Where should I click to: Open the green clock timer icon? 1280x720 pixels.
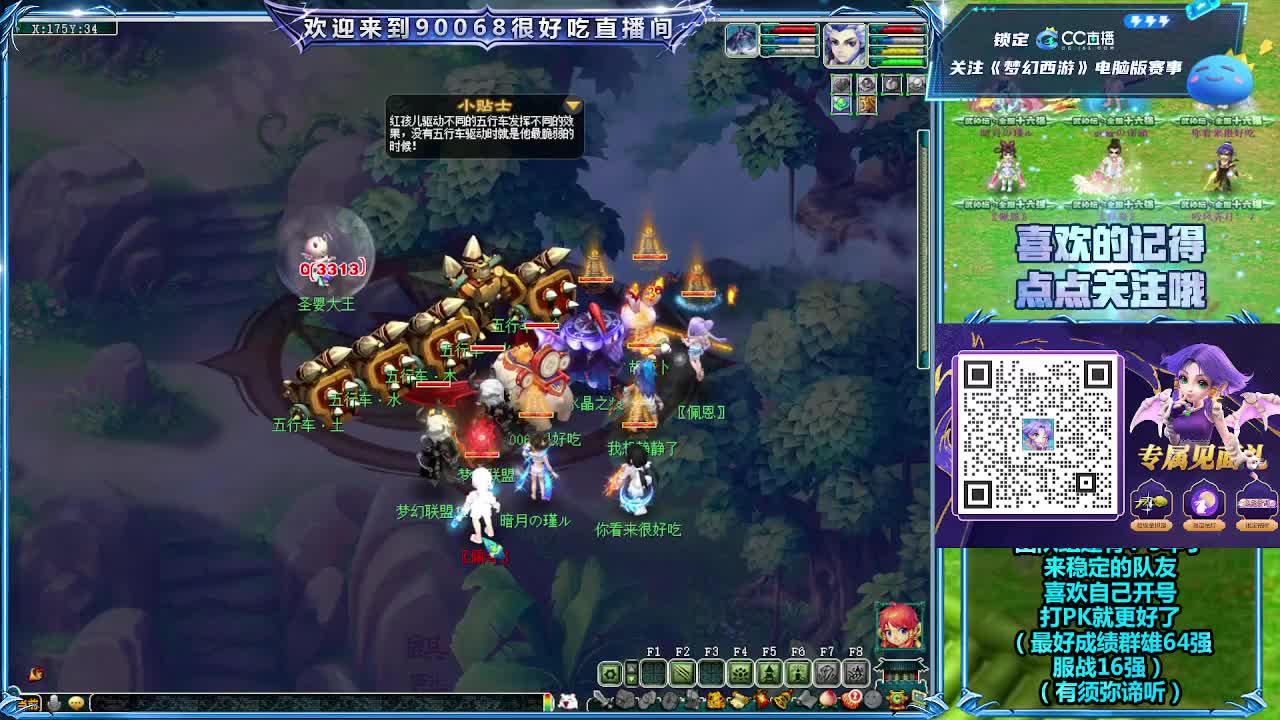coord(897,698)
